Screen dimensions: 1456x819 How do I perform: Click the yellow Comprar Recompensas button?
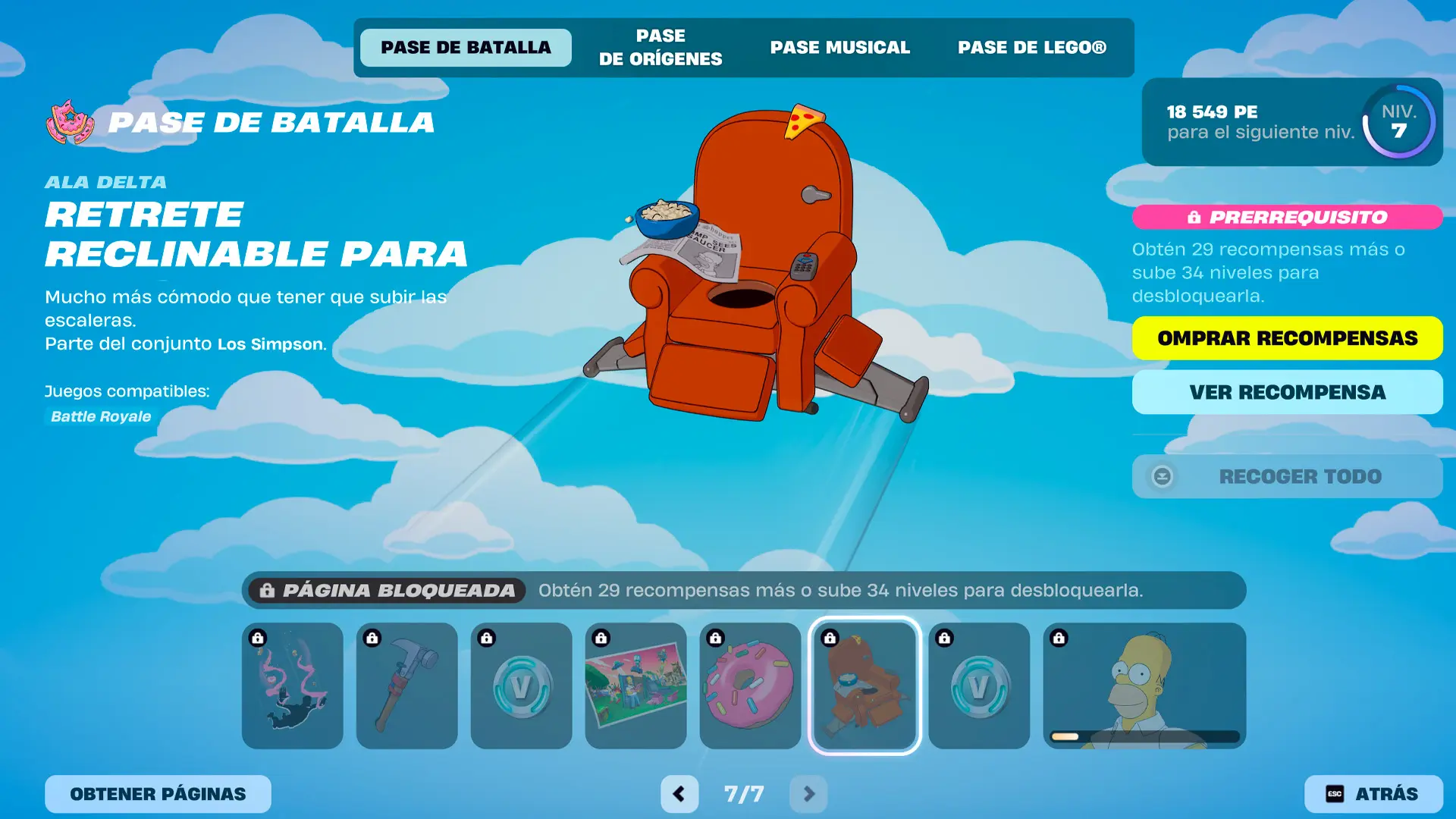1287,338
